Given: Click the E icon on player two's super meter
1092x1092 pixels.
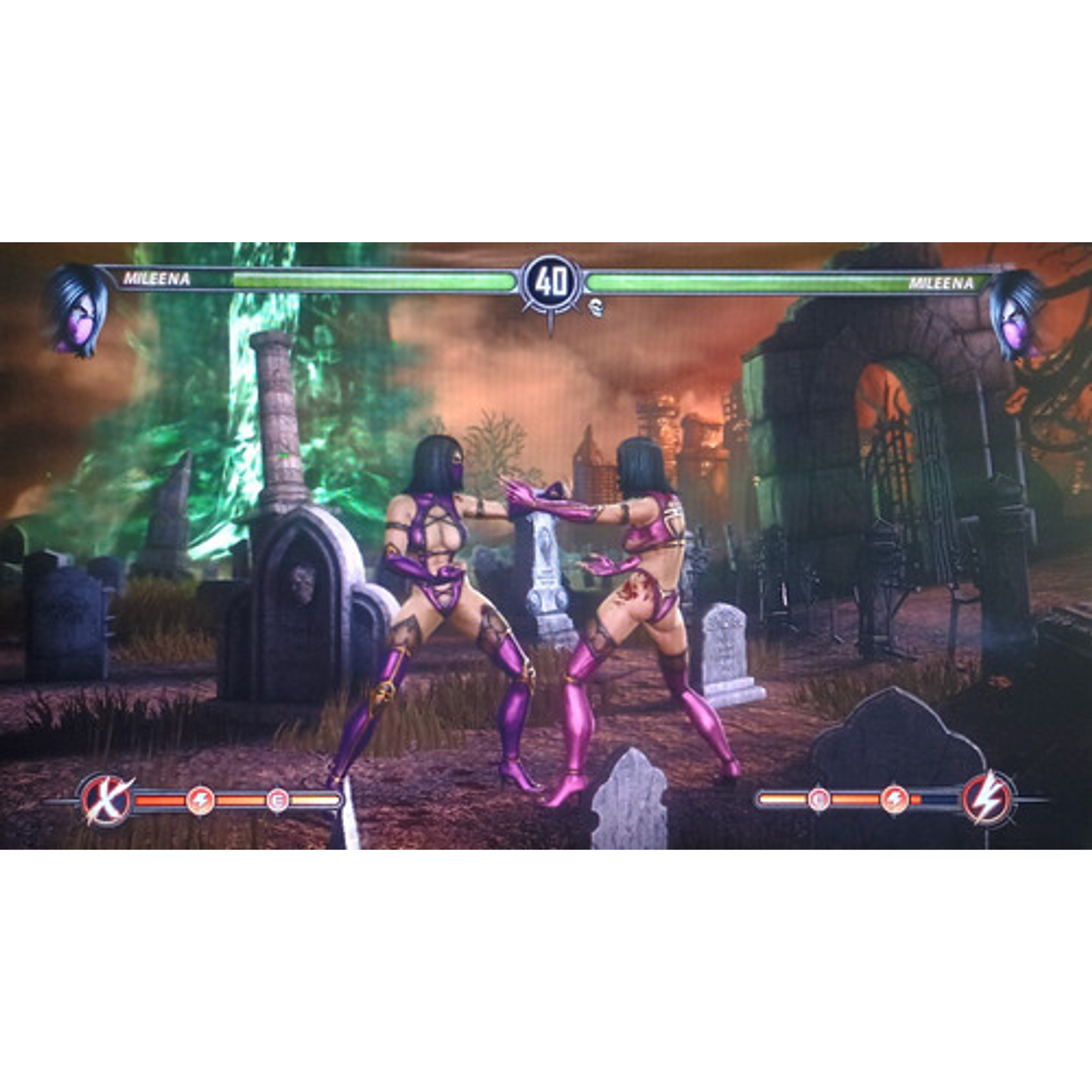Looking at the screenshot, I should (x=821, y=797).
